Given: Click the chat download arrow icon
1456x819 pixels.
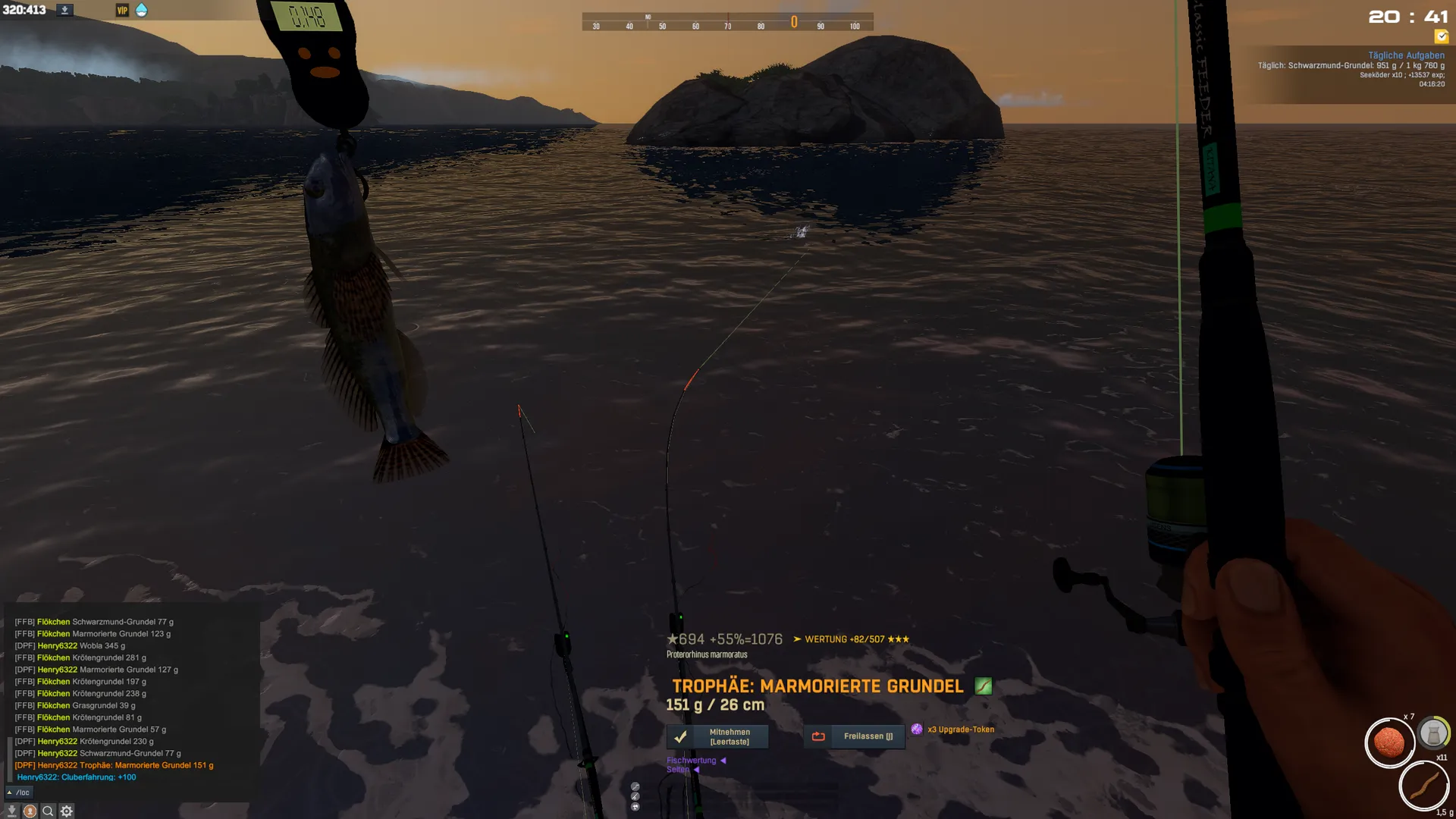Looking at the screenshot, I should (11, 811).
